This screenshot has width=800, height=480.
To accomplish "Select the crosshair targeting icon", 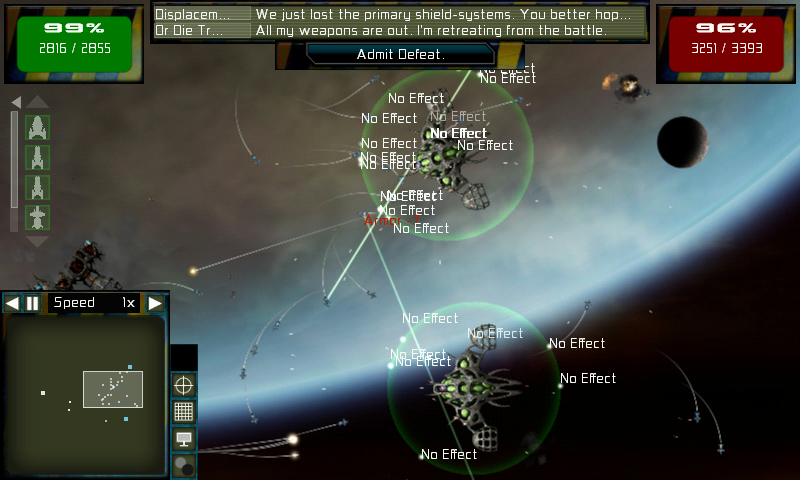I will 183,384.
